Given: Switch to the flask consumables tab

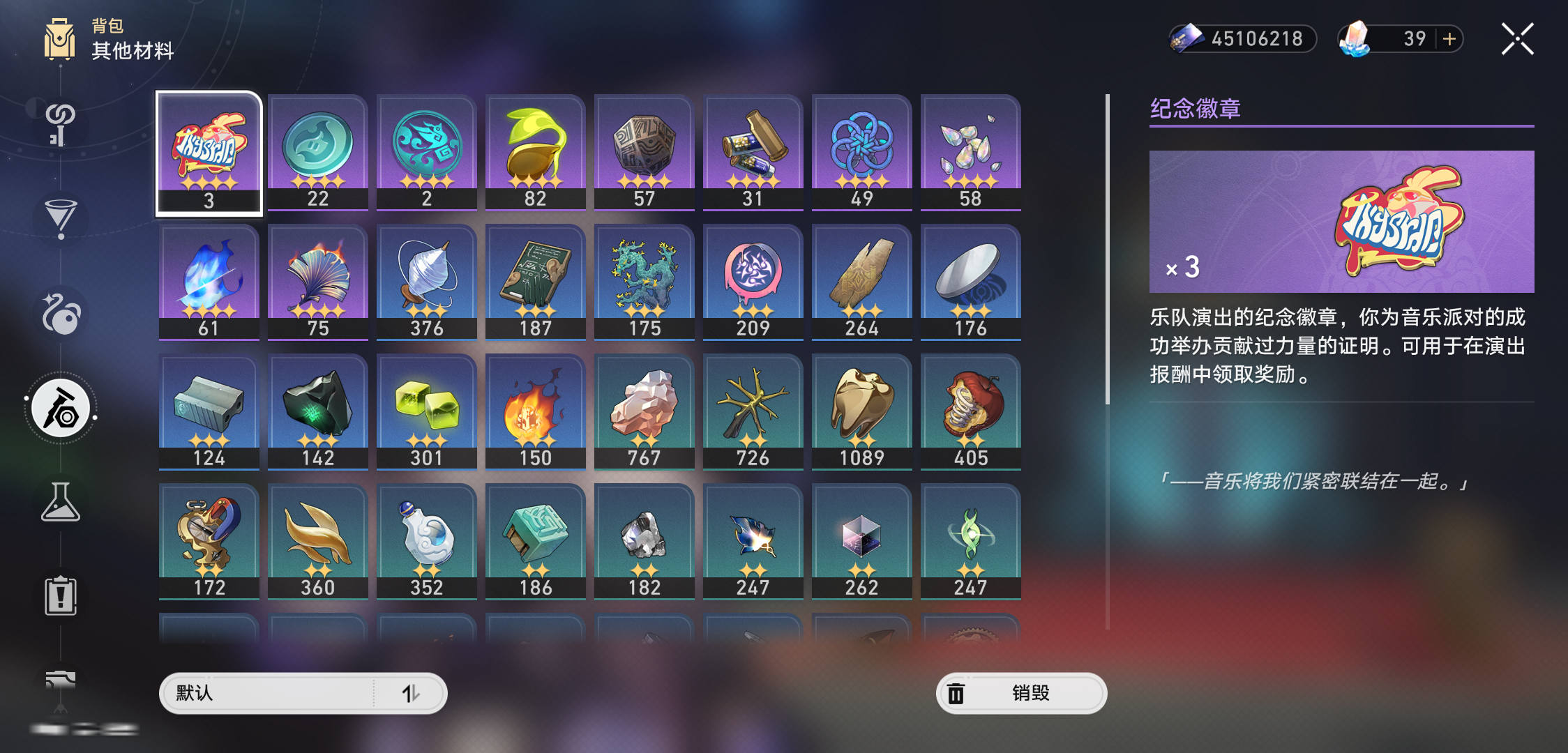Looking at the screenshot, I should point(61,503).
